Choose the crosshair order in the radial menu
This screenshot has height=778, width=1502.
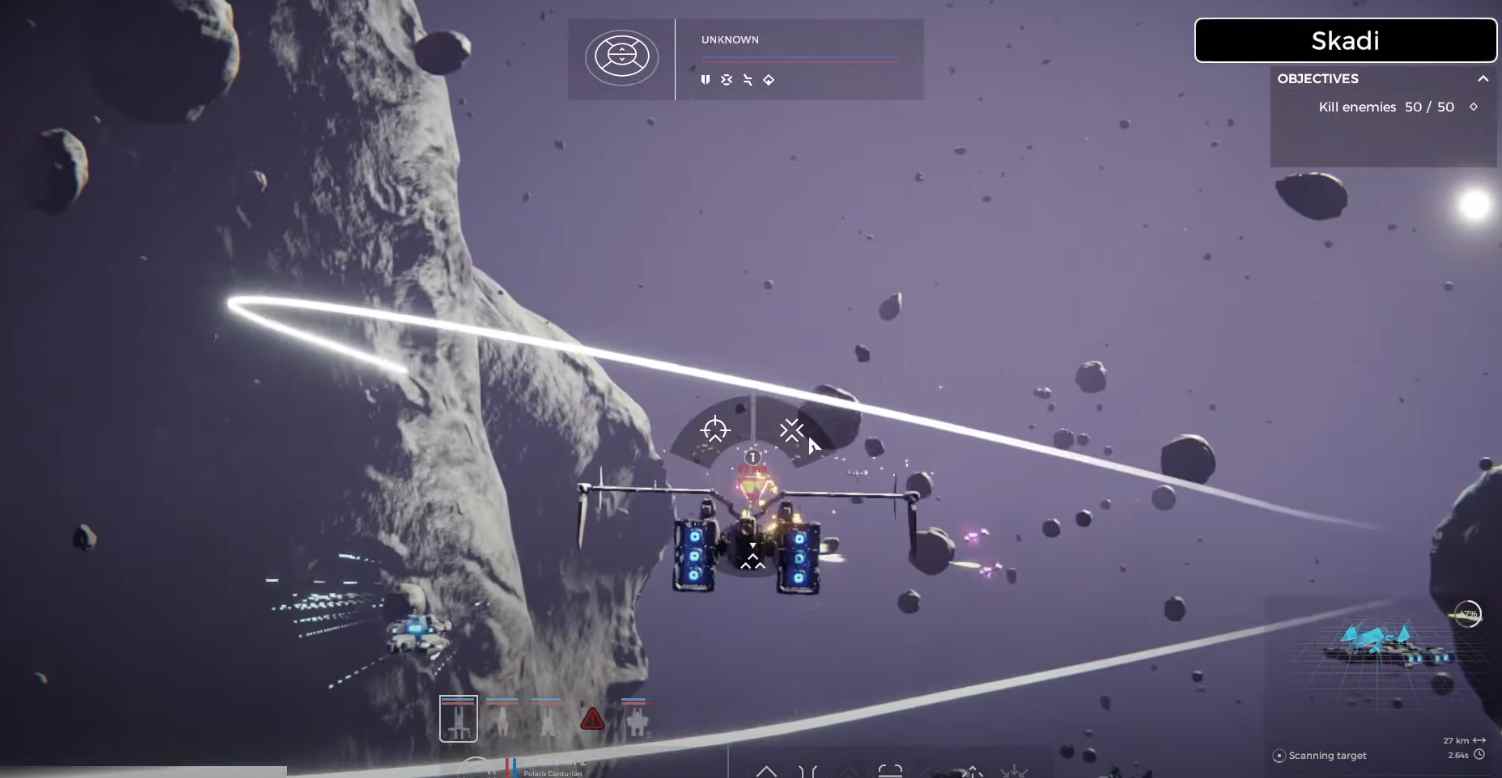click(x=715, y=430)
